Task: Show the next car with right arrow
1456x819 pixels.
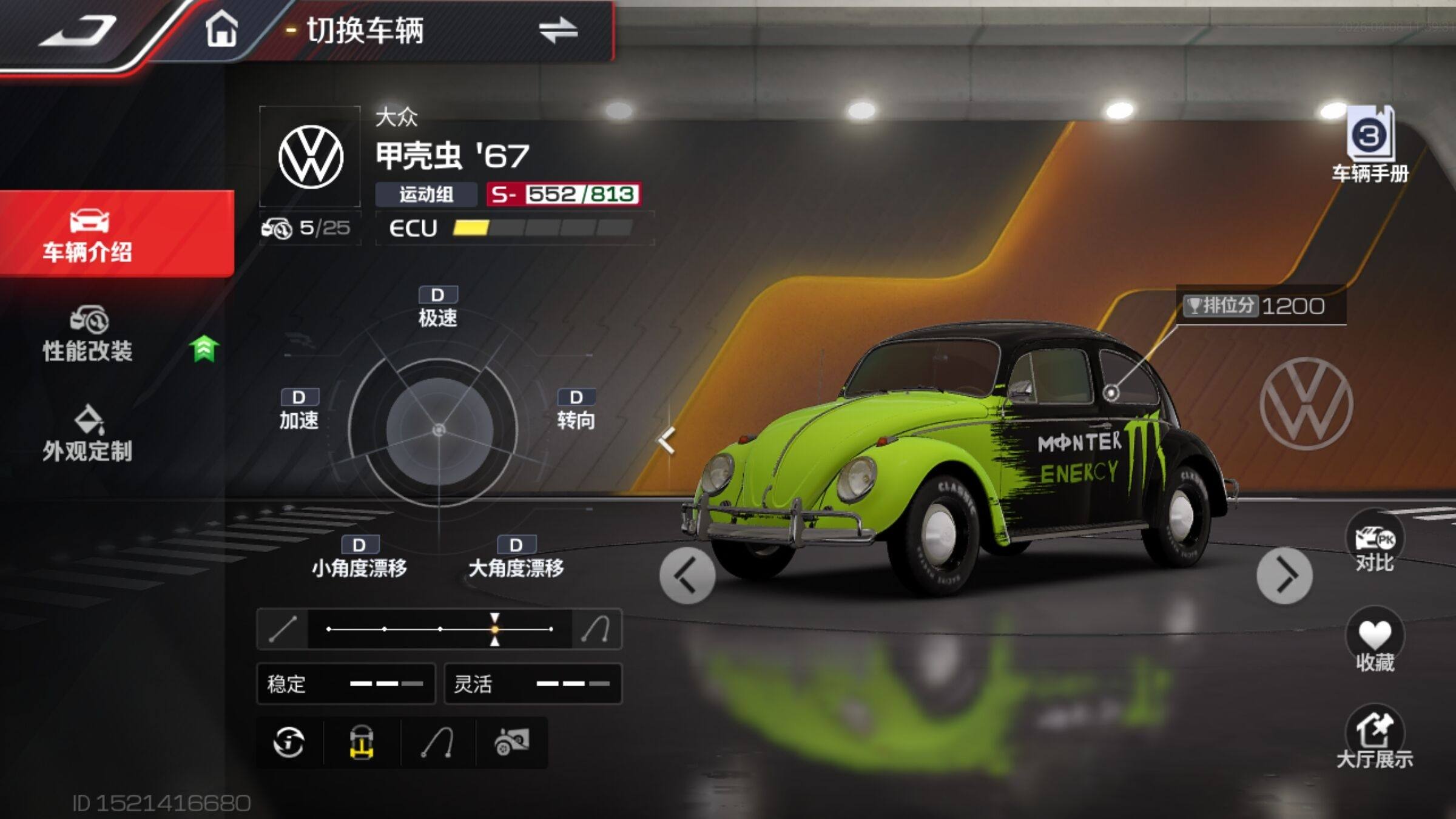Action: click(x=1284, y=575)
